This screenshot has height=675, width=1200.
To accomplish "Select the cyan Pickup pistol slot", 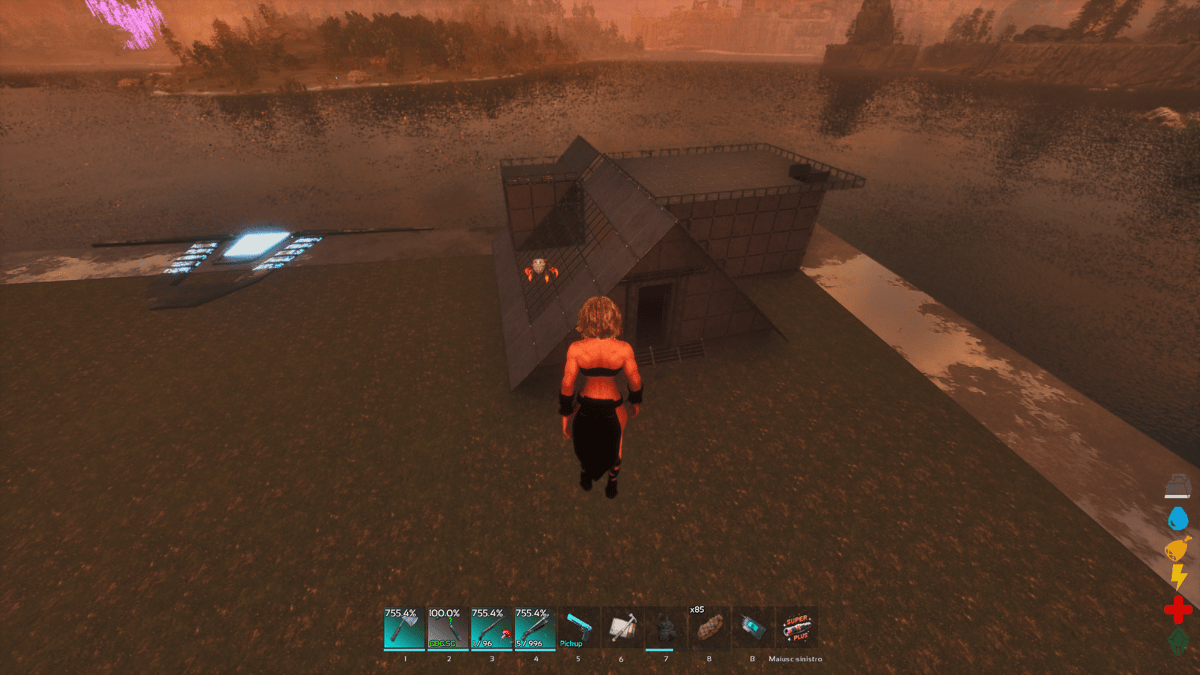I will (x=579, y=627).
